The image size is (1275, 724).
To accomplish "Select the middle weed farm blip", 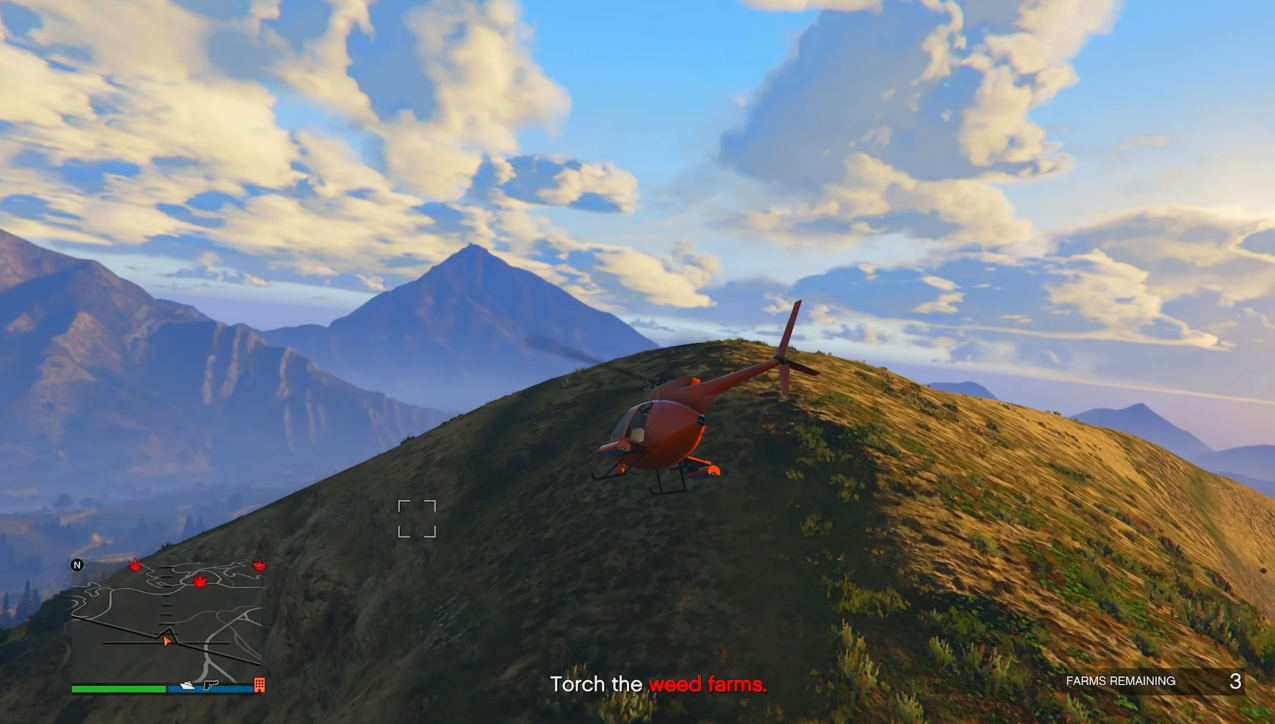I will [x=200, y=581].
